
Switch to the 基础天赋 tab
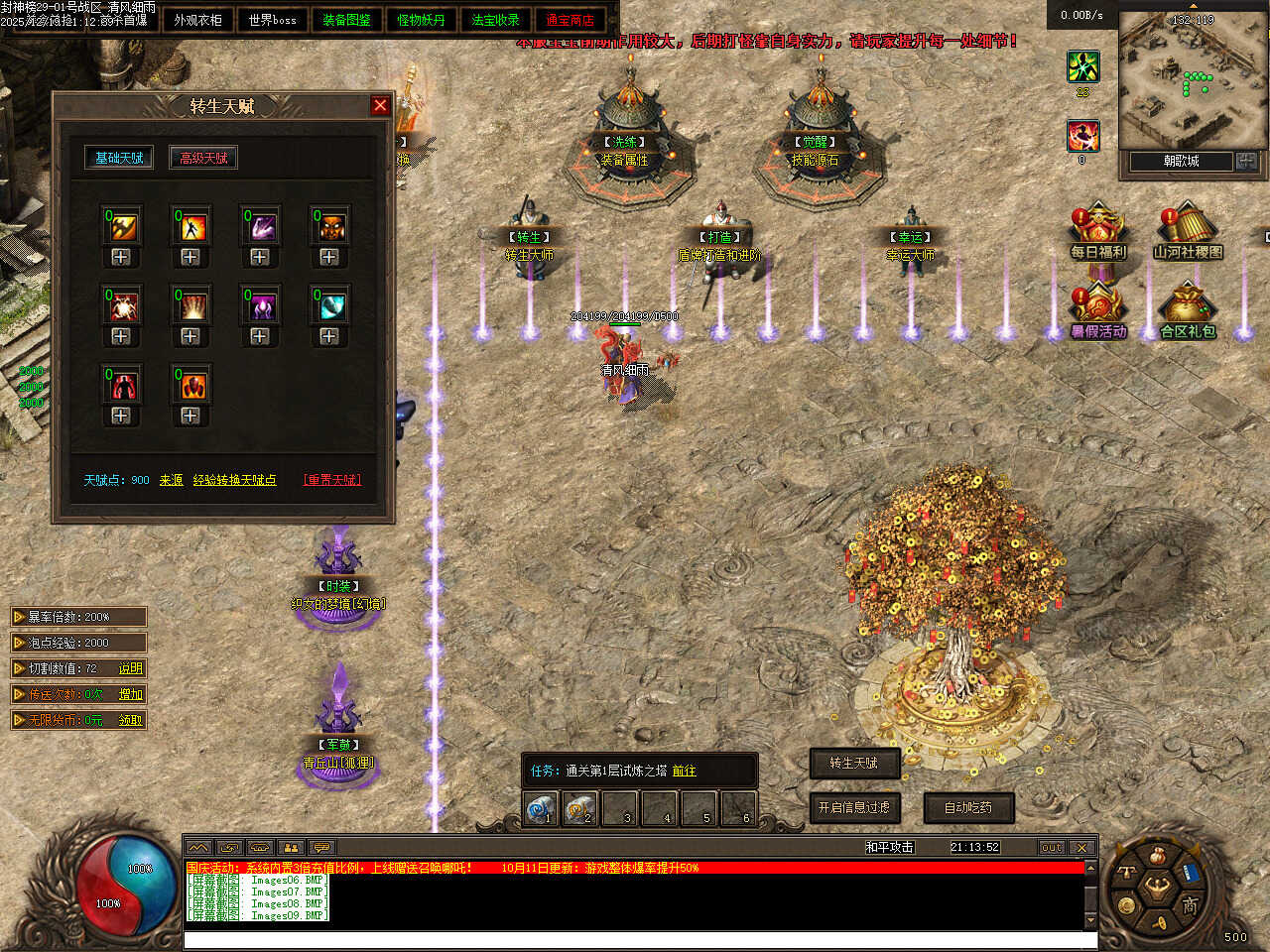point(119,158)
